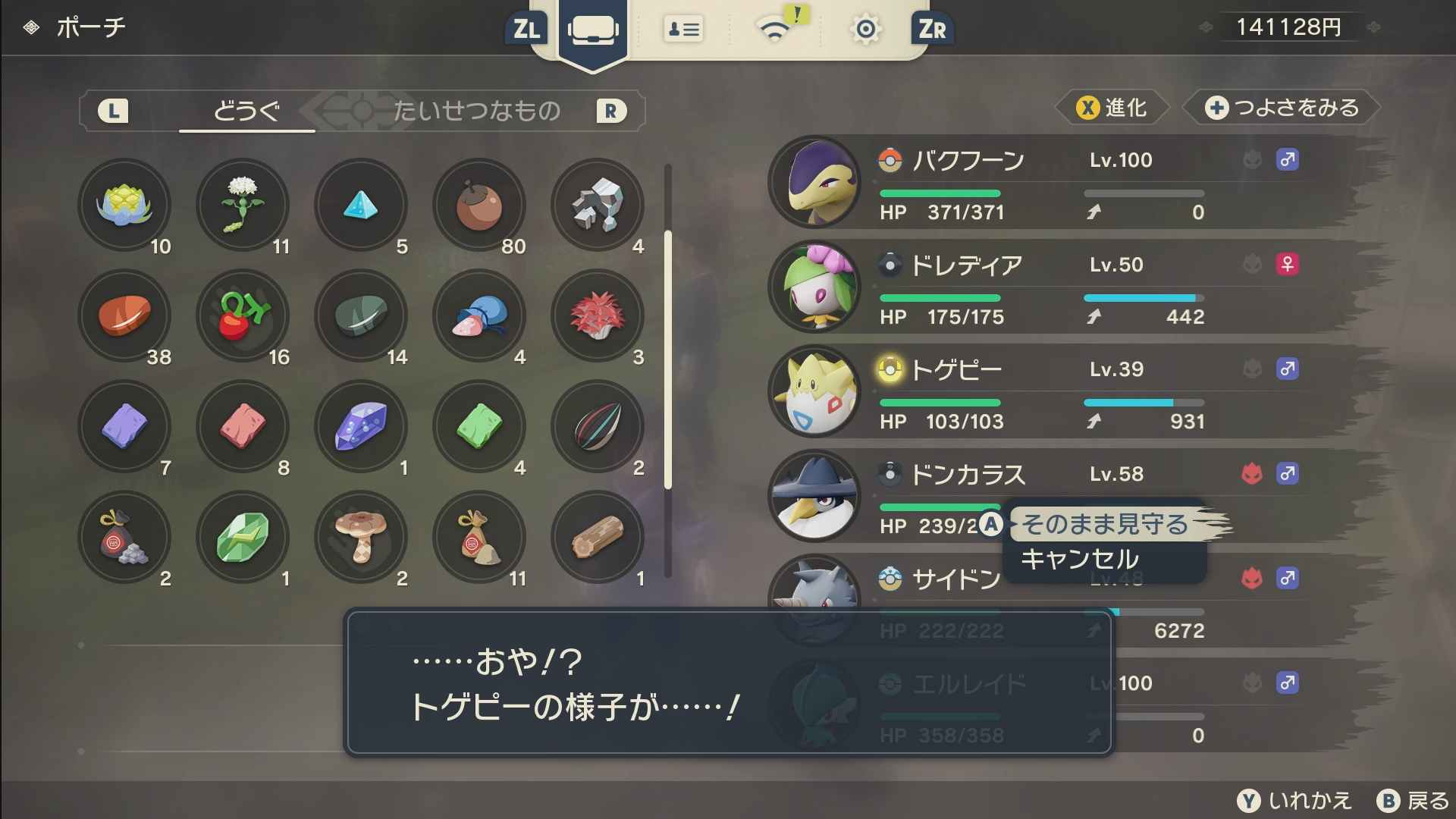Select トゲピー party row
Viewport: 1456px width, 819px height.
1062,392
